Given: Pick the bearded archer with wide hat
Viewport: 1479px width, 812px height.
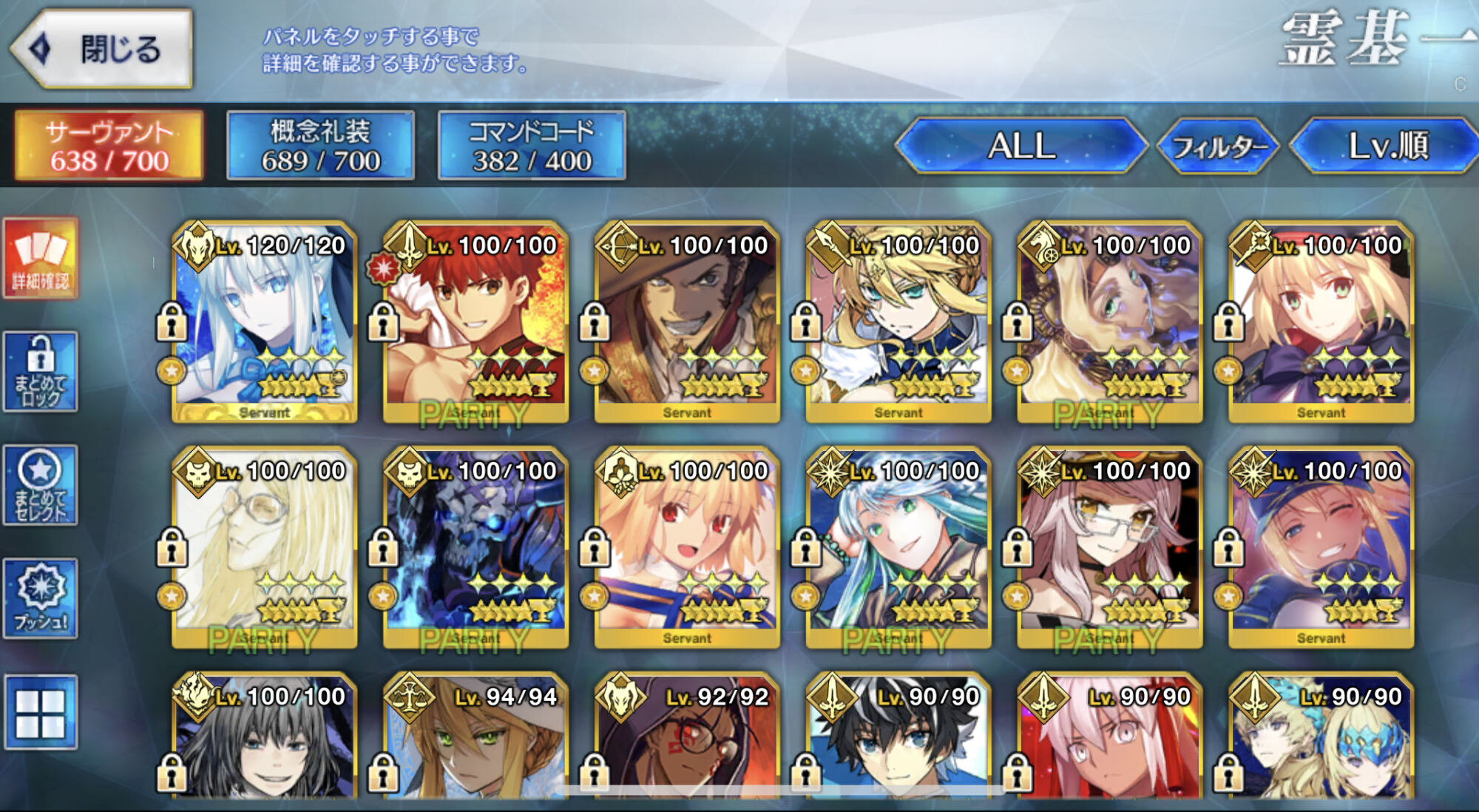Looking at the screenshot, I should tap(687, 322).
